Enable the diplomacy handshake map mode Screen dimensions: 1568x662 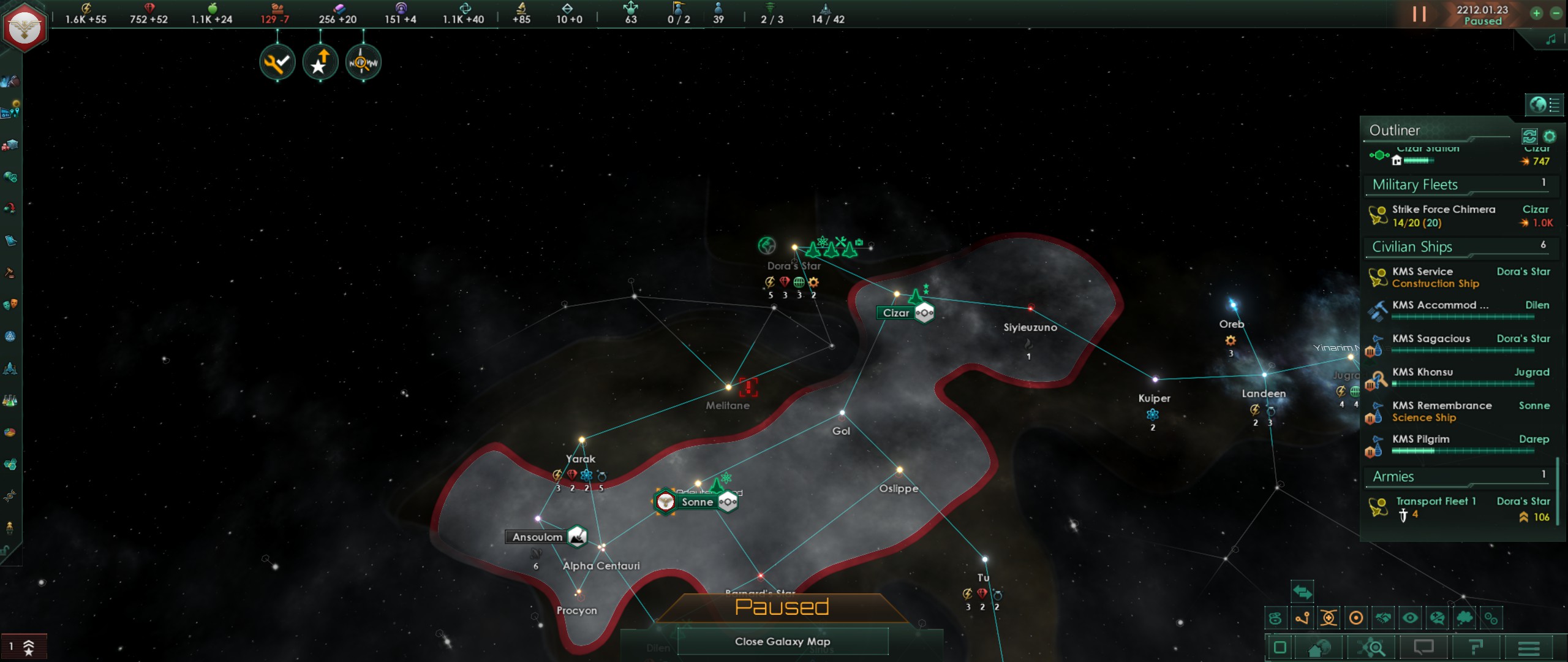(1383, 618)
